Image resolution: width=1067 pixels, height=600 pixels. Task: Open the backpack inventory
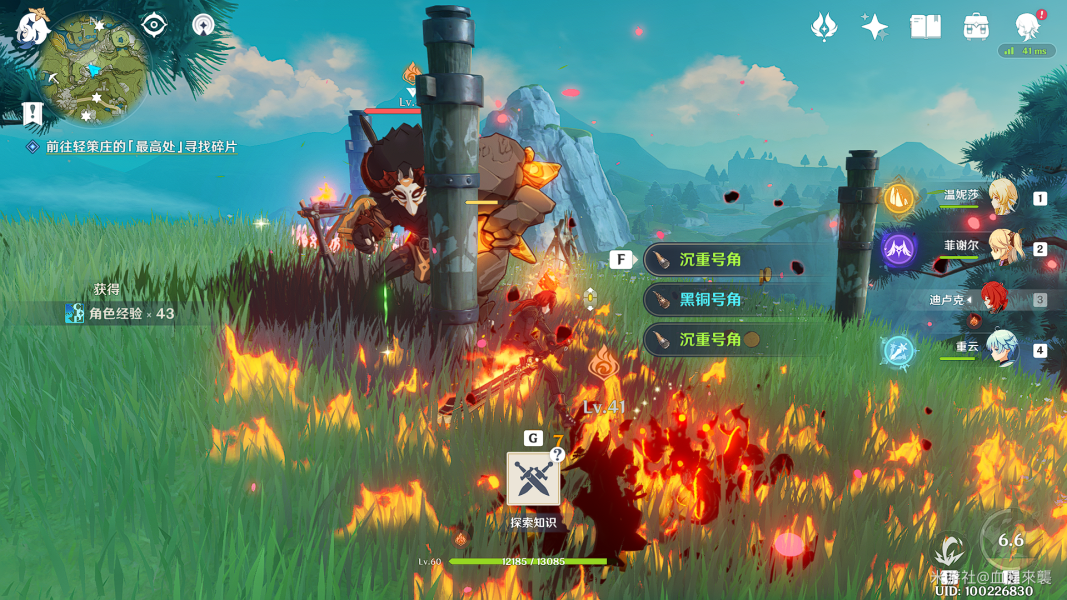976,27
